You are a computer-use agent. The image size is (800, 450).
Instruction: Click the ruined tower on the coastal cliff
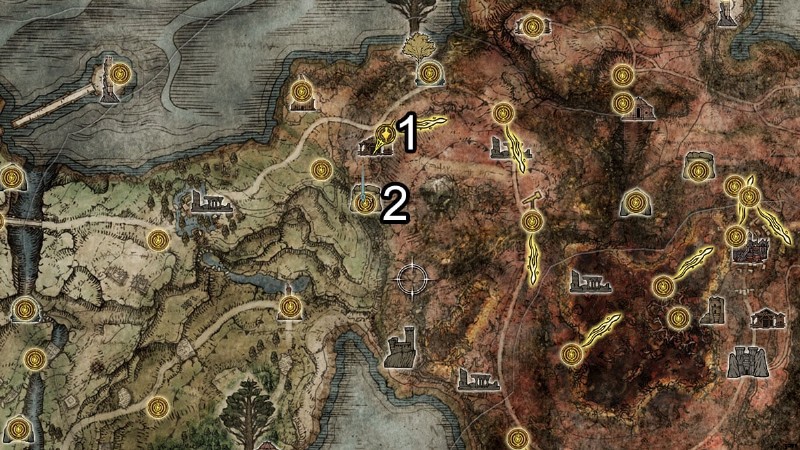pos(402,347)
